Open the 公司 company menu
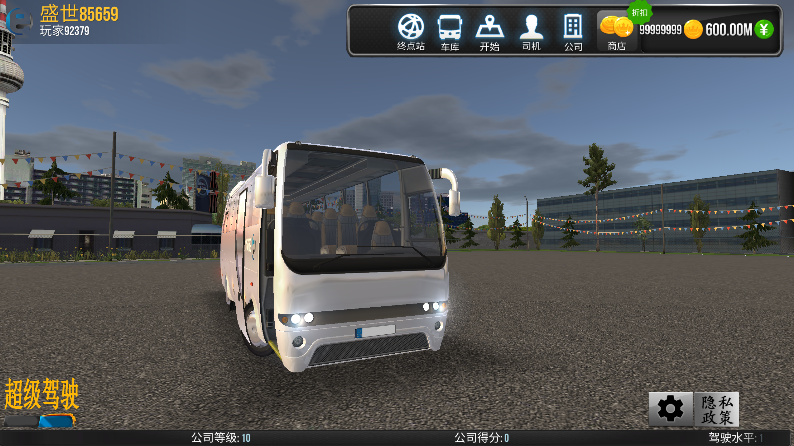Viewport: 794px width, 446px height. [x=573, y=31]
